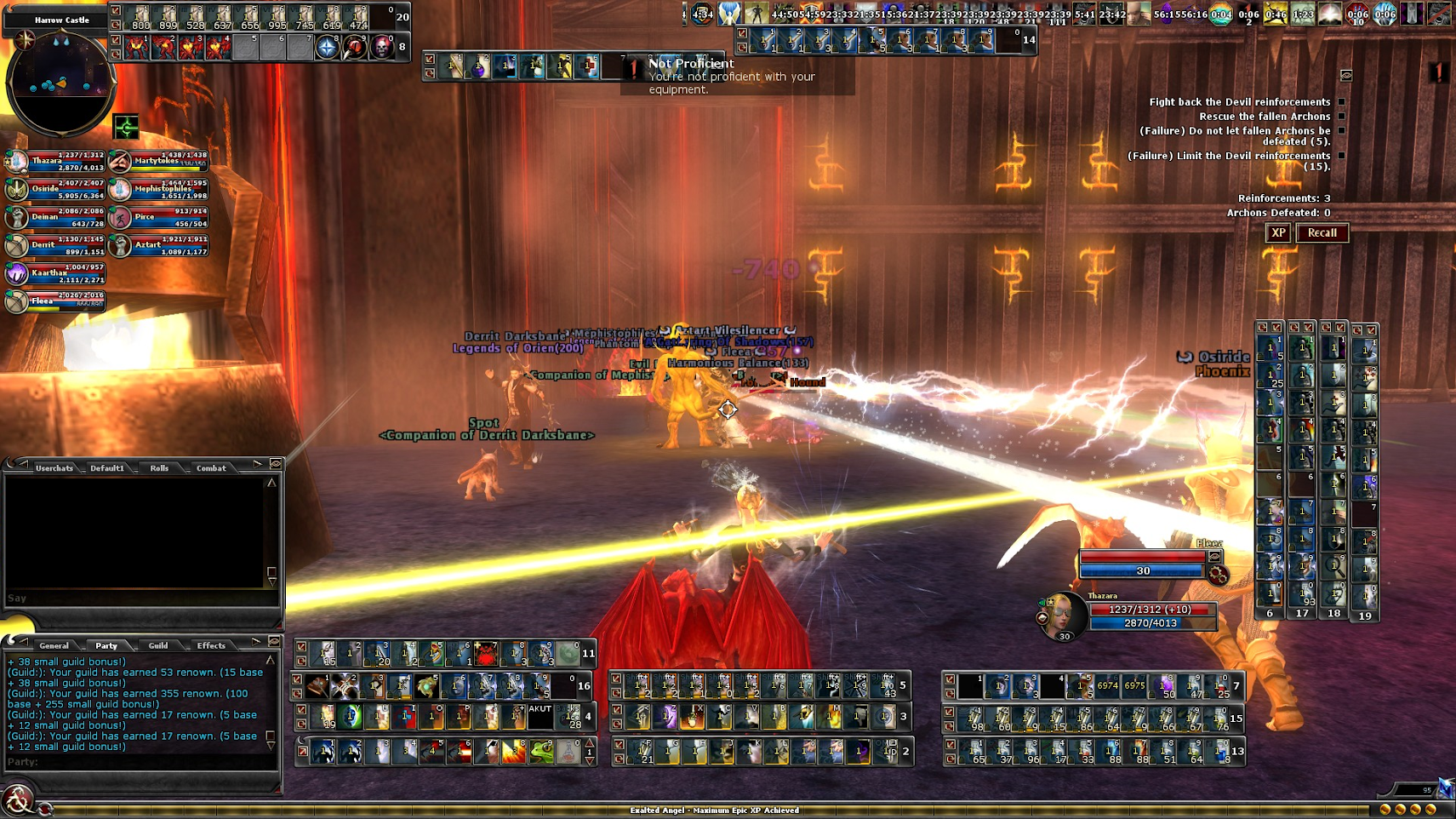This screenshot has width=1456, height=819.
Task: Switch to the Combat chat tab
Action: [211, 468]
